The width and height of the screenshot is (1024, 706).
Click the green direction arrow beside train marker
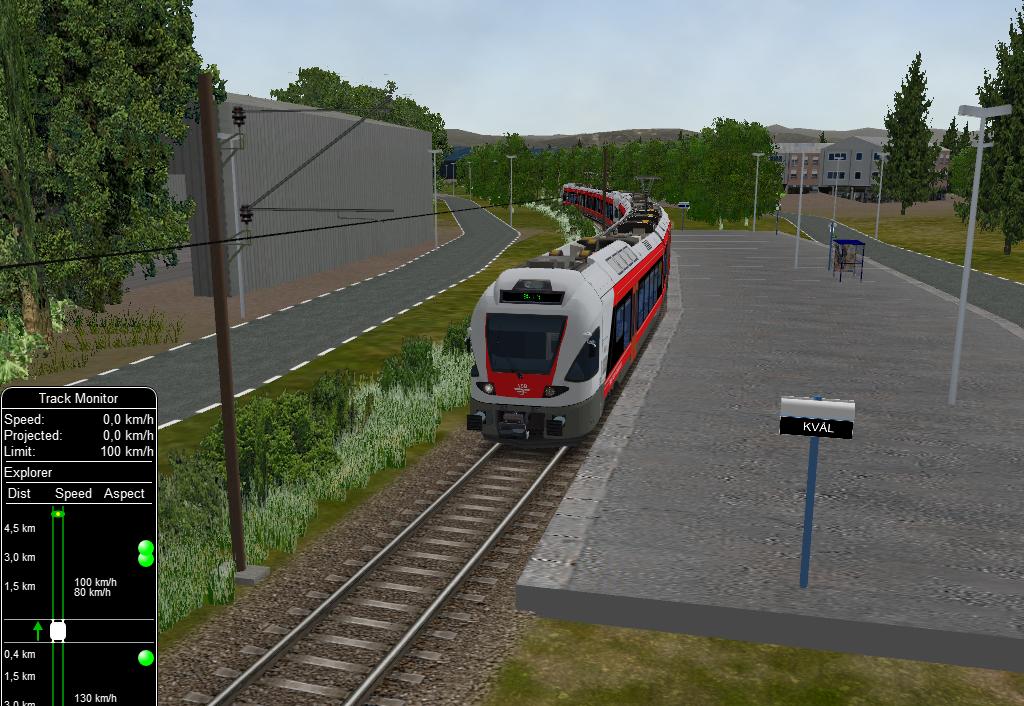tap(38, 631)
